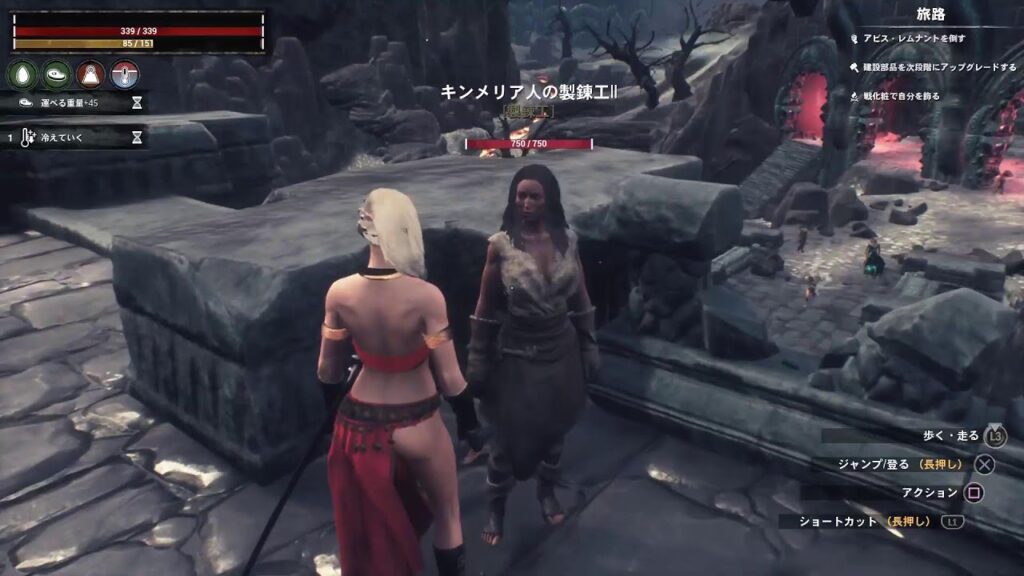Open the 旅路 journey tracker header
The height and width of the screenshot is (576, 1024).
tap(931, 15)
